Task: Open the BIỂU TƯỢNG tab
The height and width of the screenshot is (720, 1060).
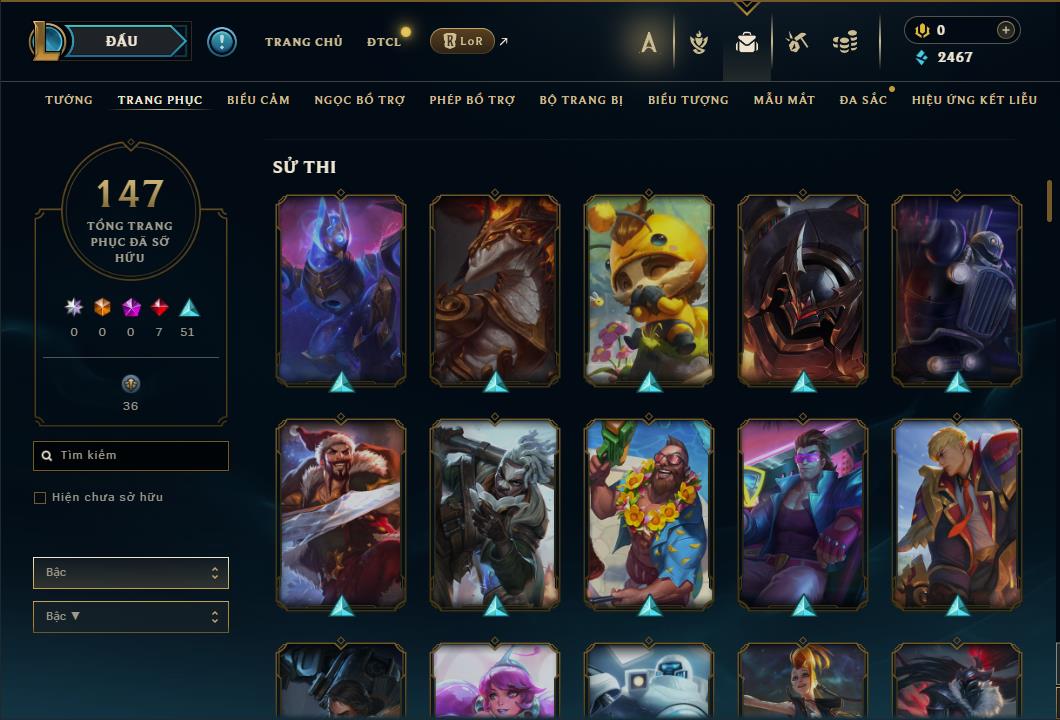Action: click(x=688, y=100)
